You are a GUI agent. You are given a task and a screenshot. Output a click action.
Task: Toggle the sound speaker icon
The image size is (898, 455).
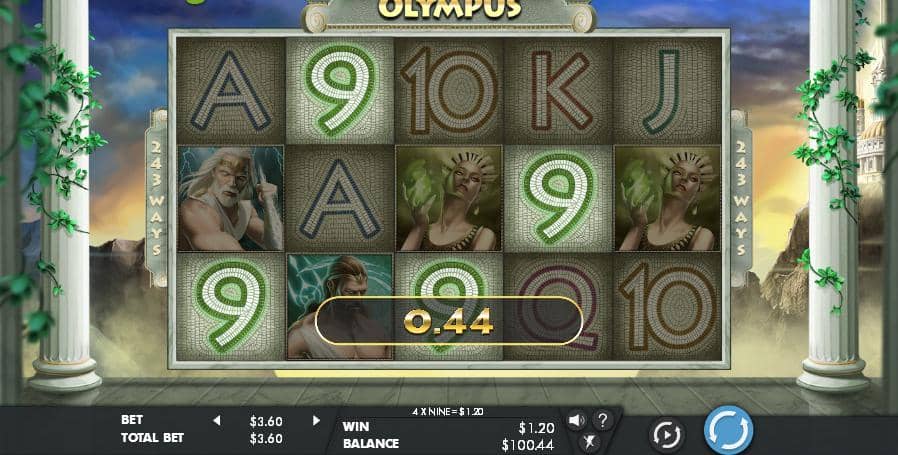(577, 420)
